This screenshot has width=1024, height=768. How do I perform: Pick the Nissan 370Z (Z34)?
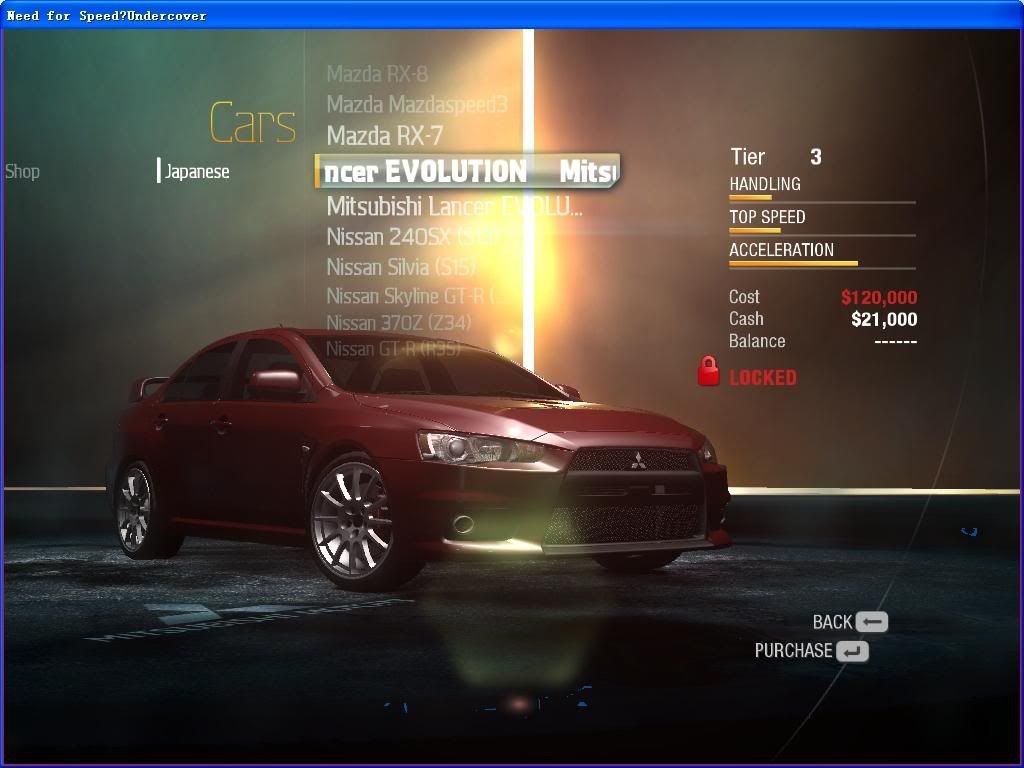coord(398,323)
